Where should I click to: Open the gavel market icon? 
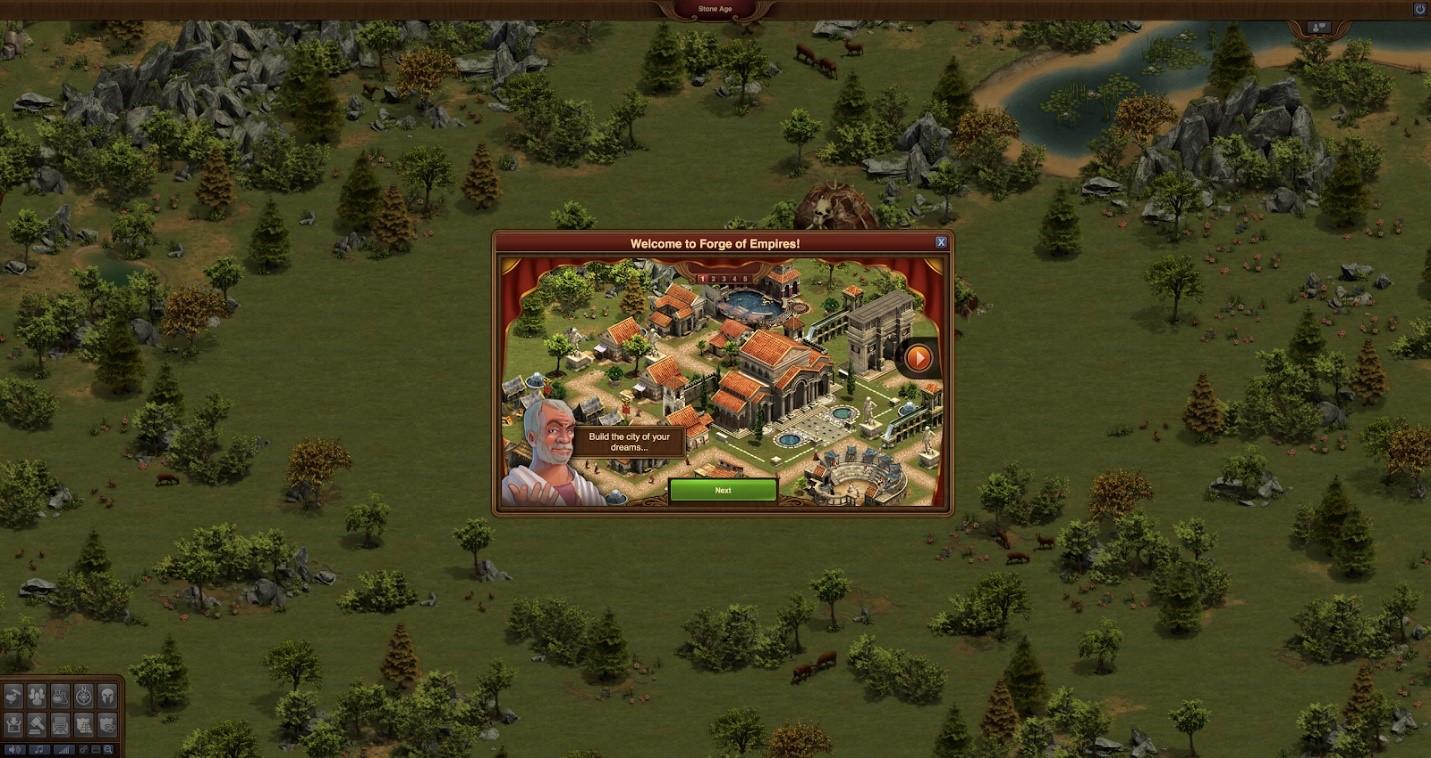(x=37, y=724)
